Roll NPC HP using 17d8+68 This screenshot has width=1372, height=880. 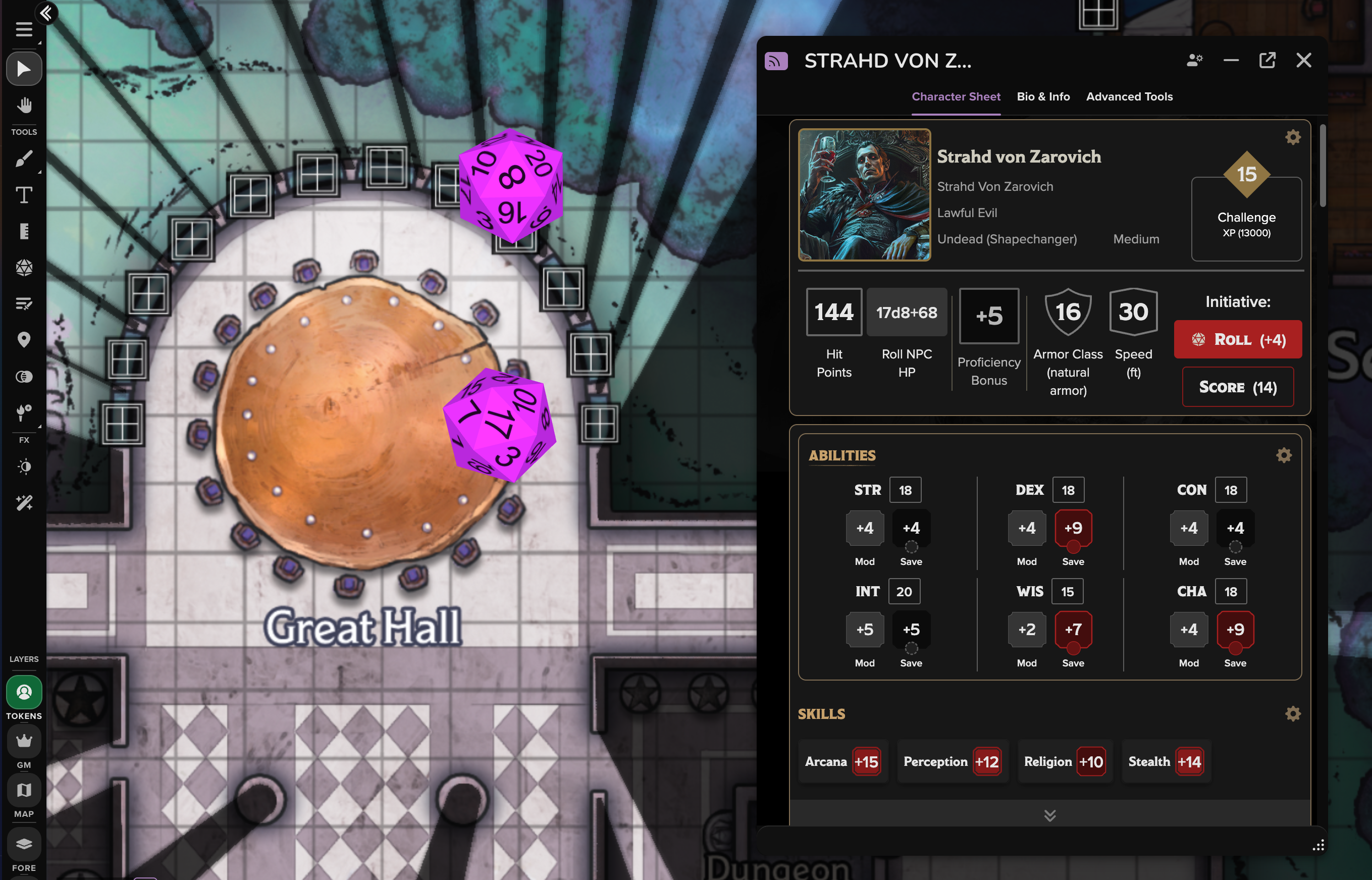pyautogui.click(x=907, y=313)
